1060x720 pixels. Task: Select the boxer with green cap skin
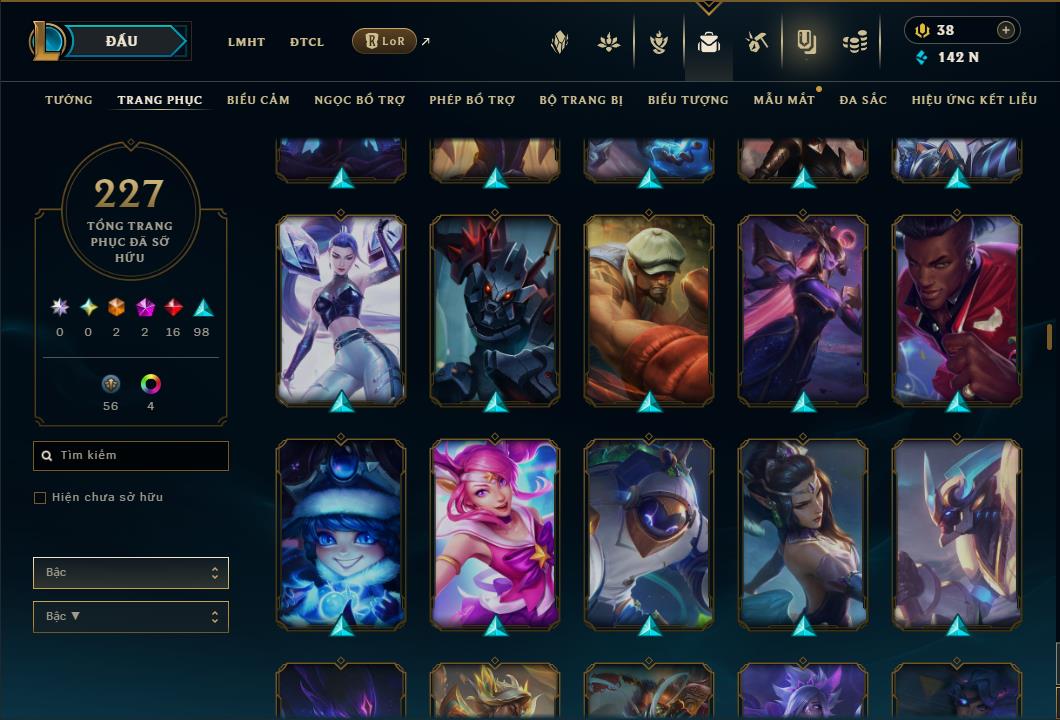pyautogui.click(x=649, y=310)
